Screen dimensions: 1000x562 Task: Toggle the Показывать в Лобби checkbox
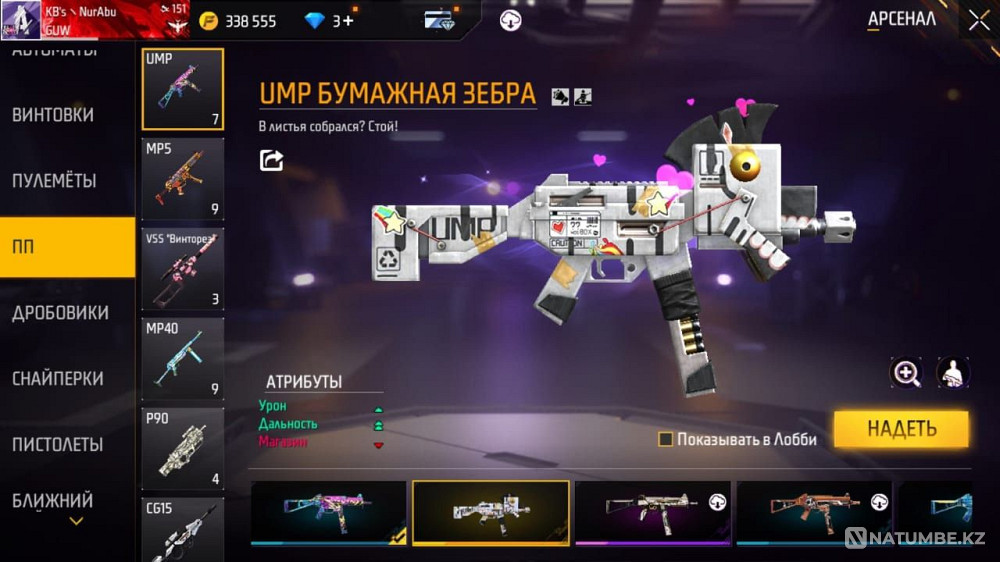pos(665,439)
